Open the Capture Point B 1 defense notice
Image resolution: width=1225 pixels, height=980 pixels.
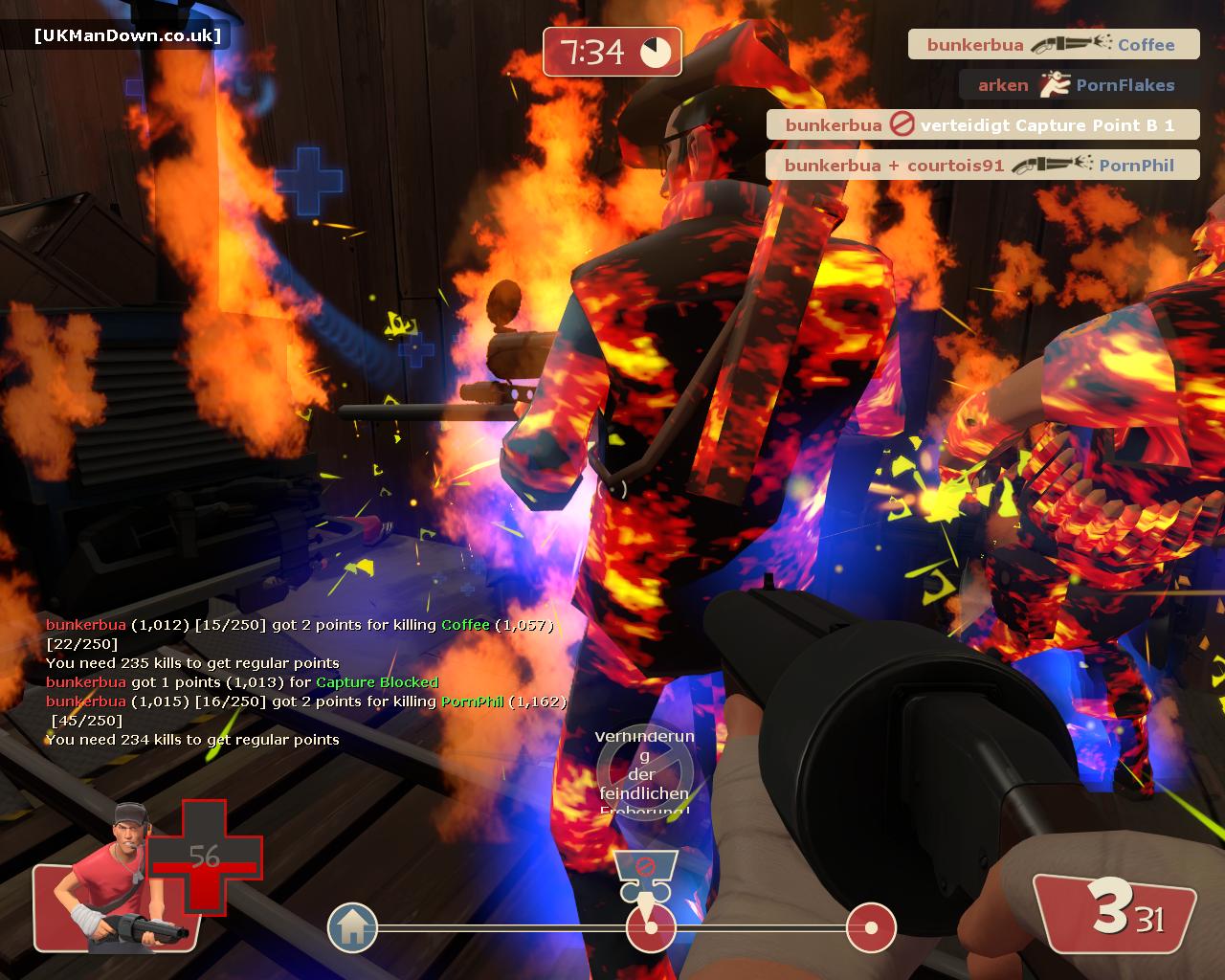point(982,125)
